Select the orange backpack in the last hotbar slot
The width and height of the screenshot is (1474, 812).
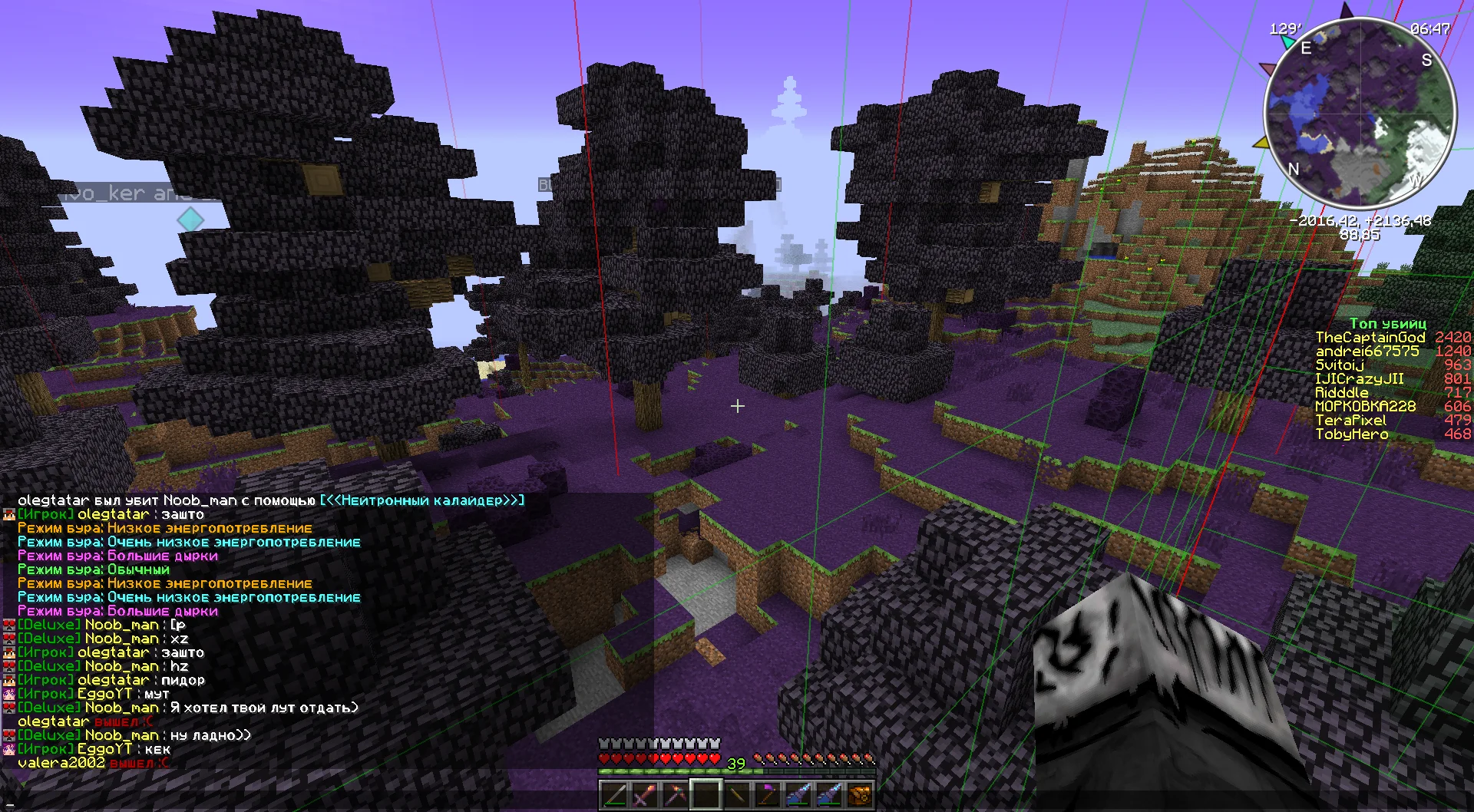[861, 794]
